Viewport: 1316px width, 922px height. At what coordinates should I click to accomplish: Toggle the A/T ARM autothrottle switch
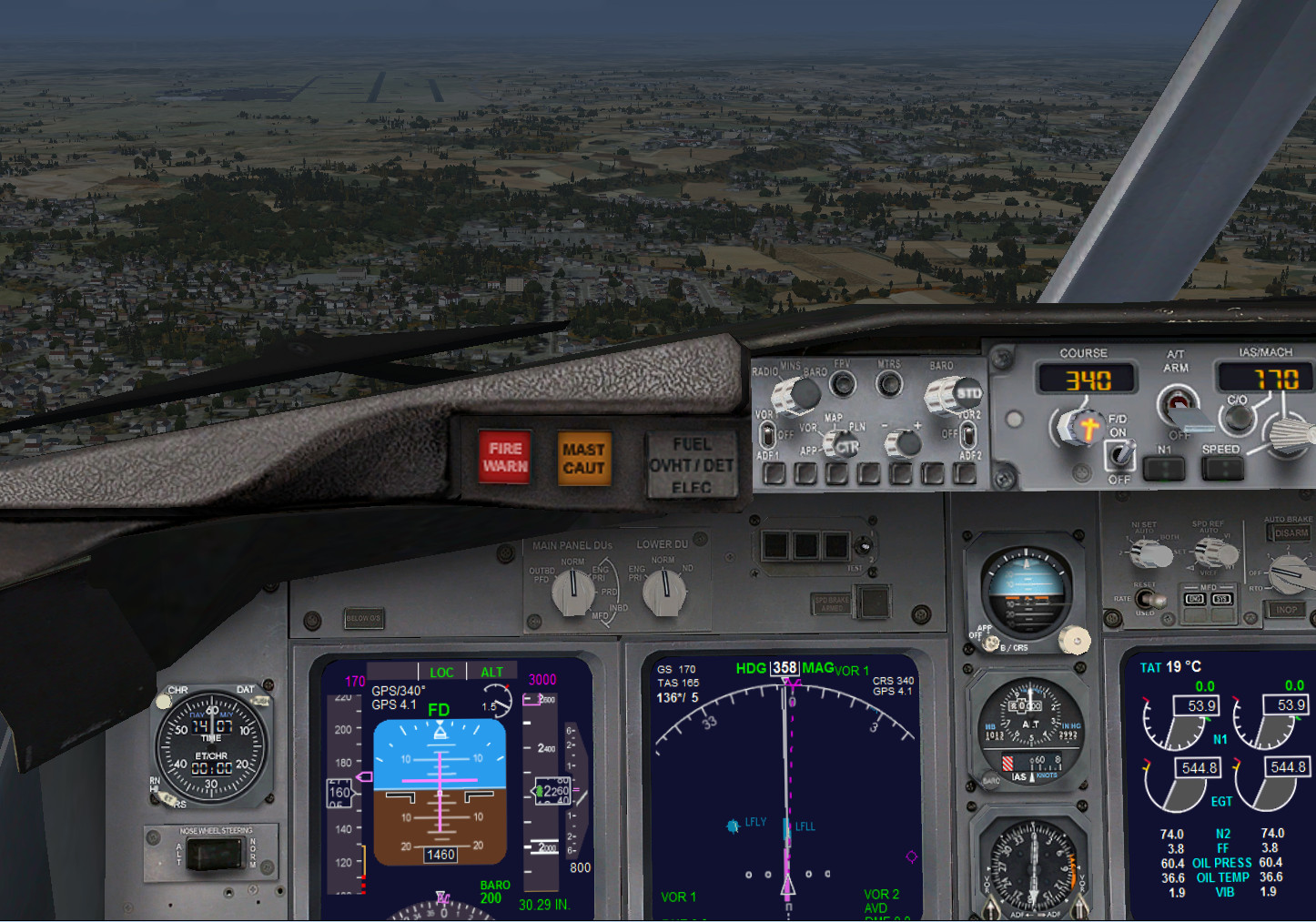click(1178, 402)
